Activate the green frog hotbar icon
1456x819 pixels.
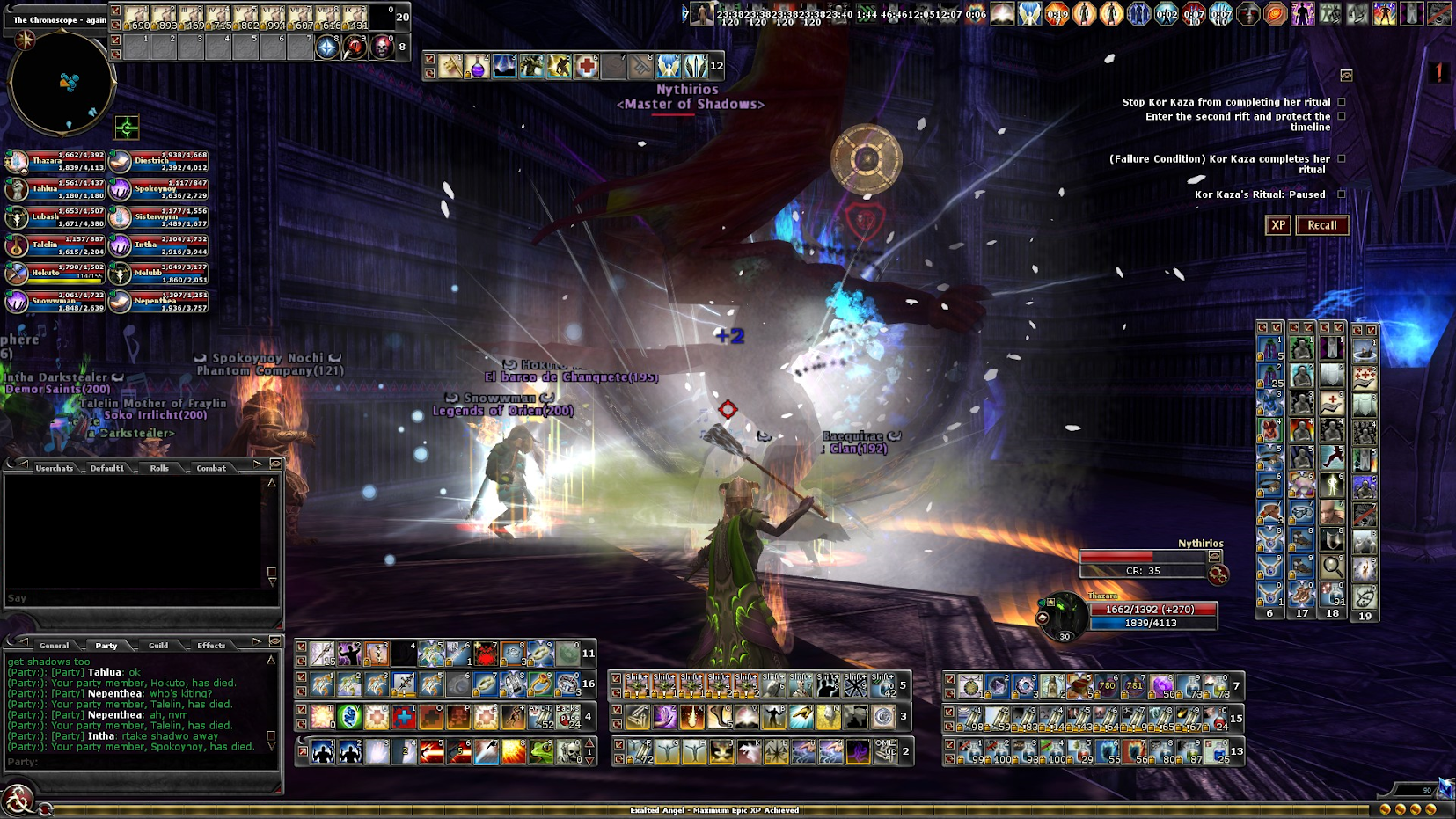541,752
